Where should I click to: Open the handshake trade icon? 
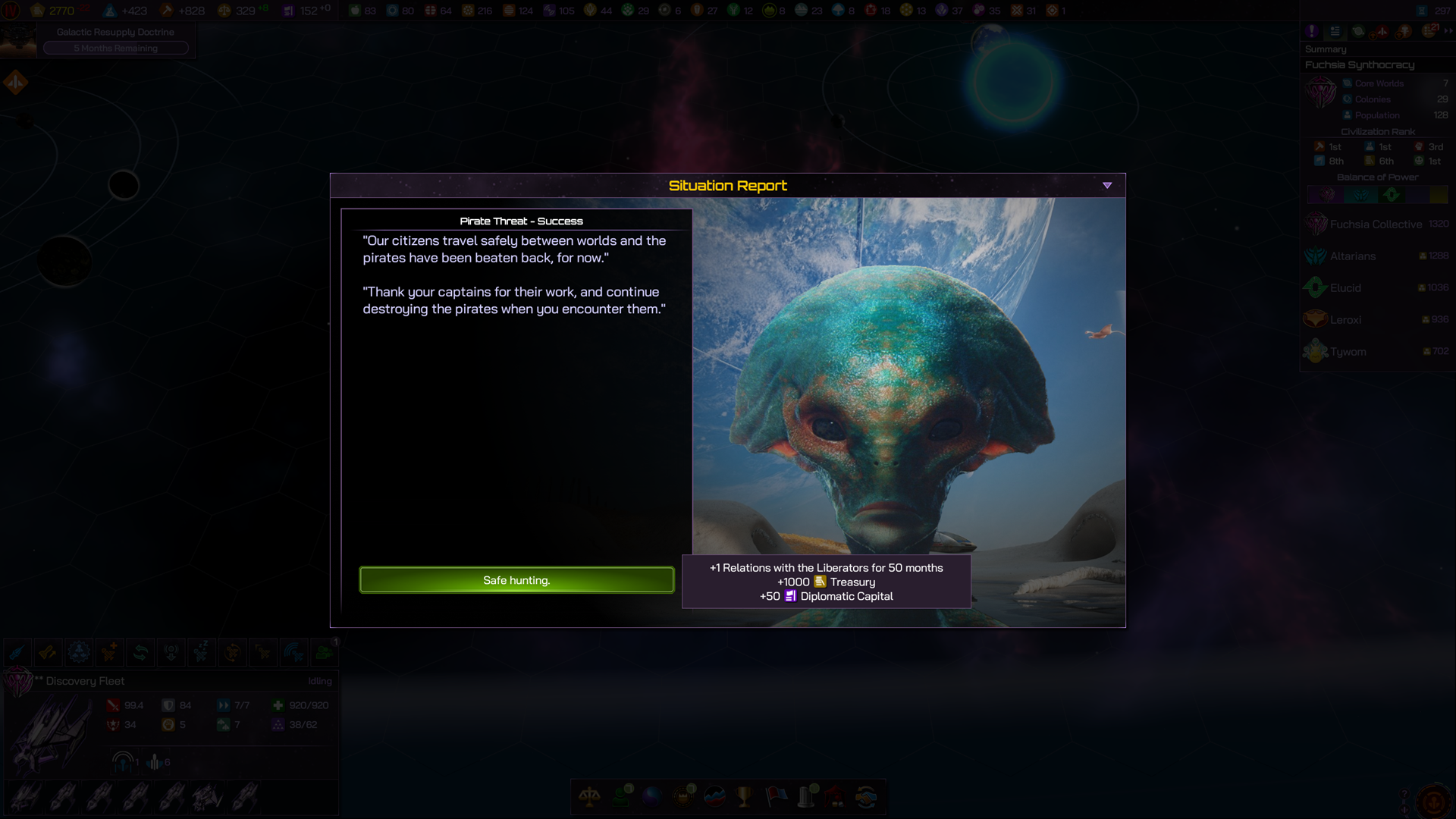pyautogui.click(x=866, y=797)
